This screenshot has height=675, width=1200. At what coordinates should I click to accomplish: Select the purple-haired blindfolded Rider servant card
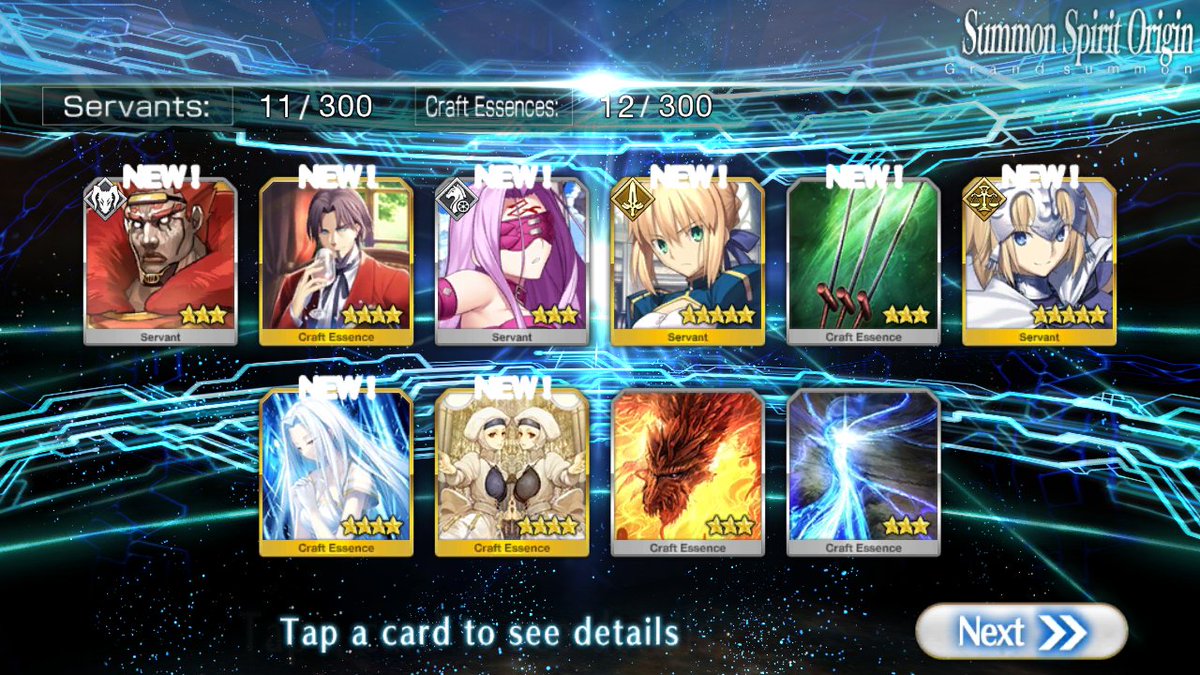pyautogui.click(x=512, y=260)
